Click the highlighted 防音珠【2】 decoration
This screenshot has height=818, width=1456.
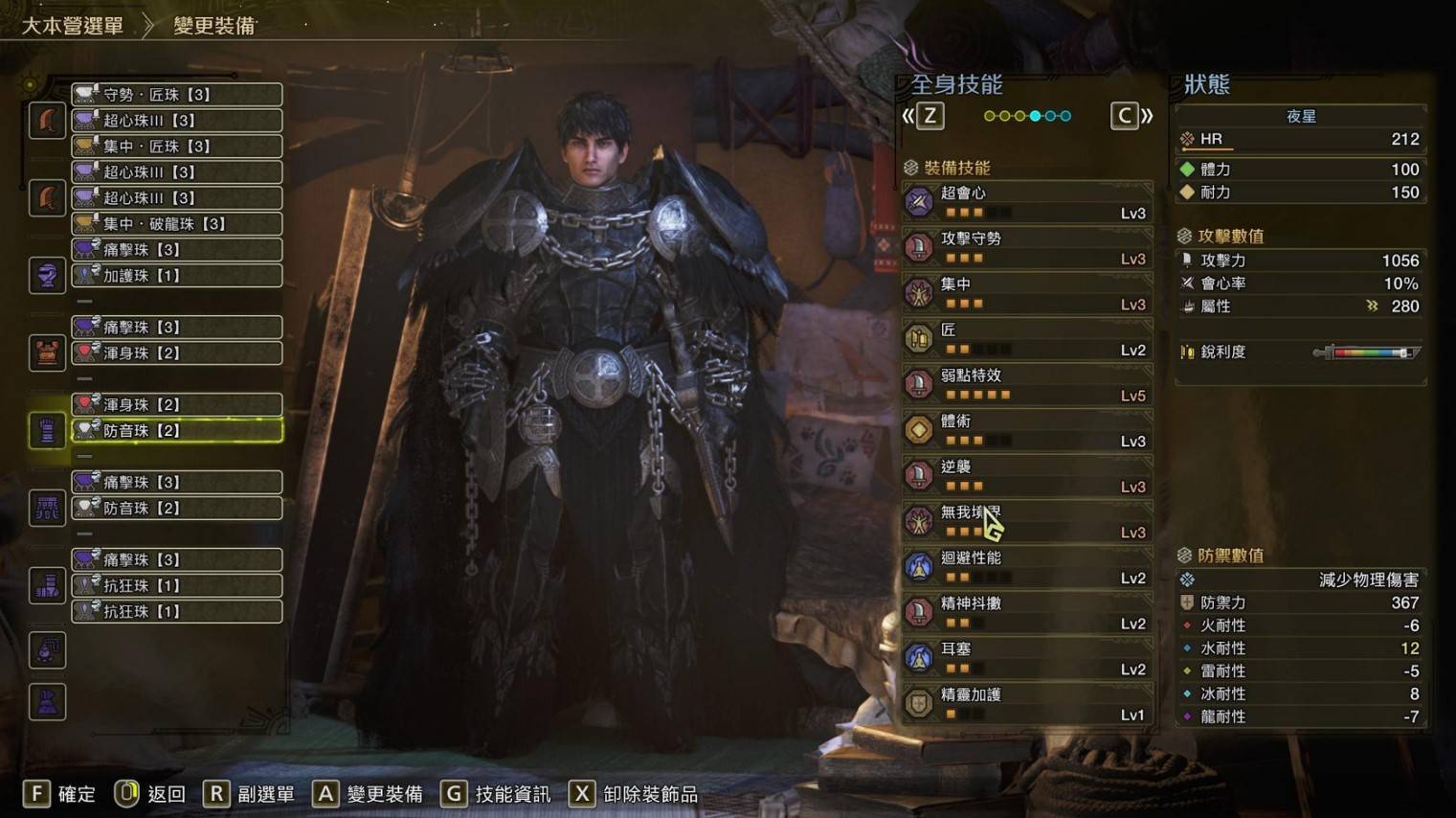click(x=177, y=431)
